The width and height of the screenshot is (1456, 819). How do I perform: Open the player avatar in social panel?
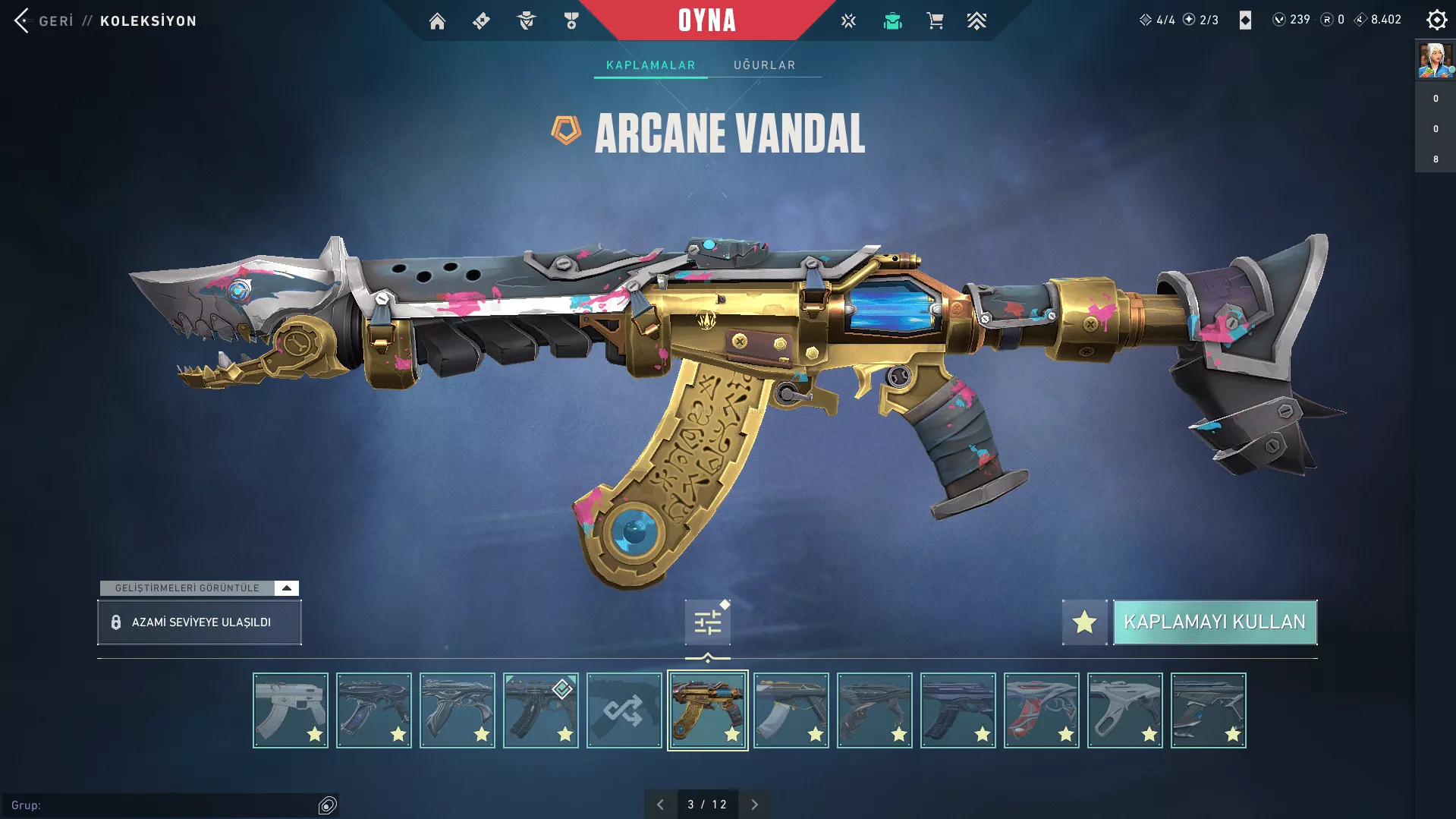[1435, 61]
